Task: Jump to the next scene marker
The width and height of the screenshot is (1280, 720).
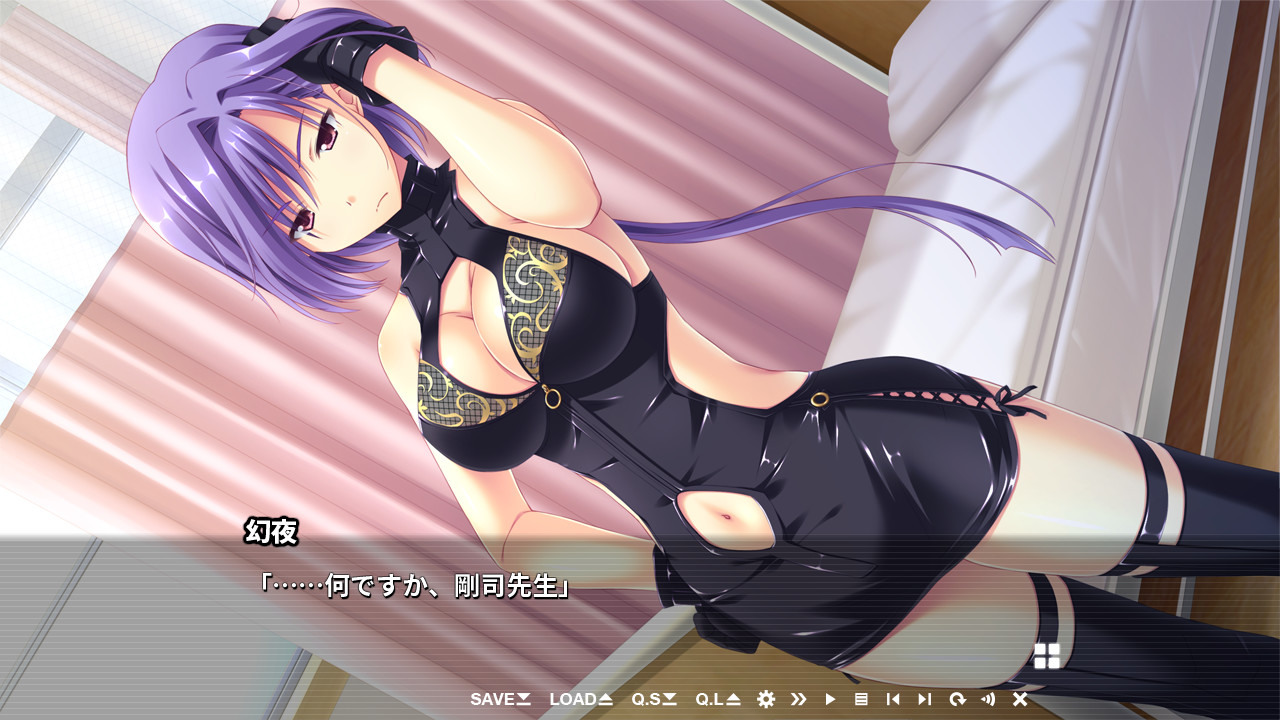Action: (924, 699)
